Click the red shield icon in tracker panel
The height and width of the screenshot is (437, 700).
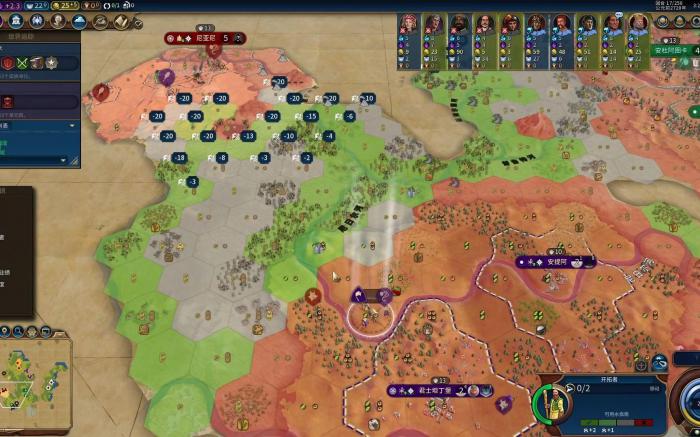pyautogui.click(x=8, y=62)
